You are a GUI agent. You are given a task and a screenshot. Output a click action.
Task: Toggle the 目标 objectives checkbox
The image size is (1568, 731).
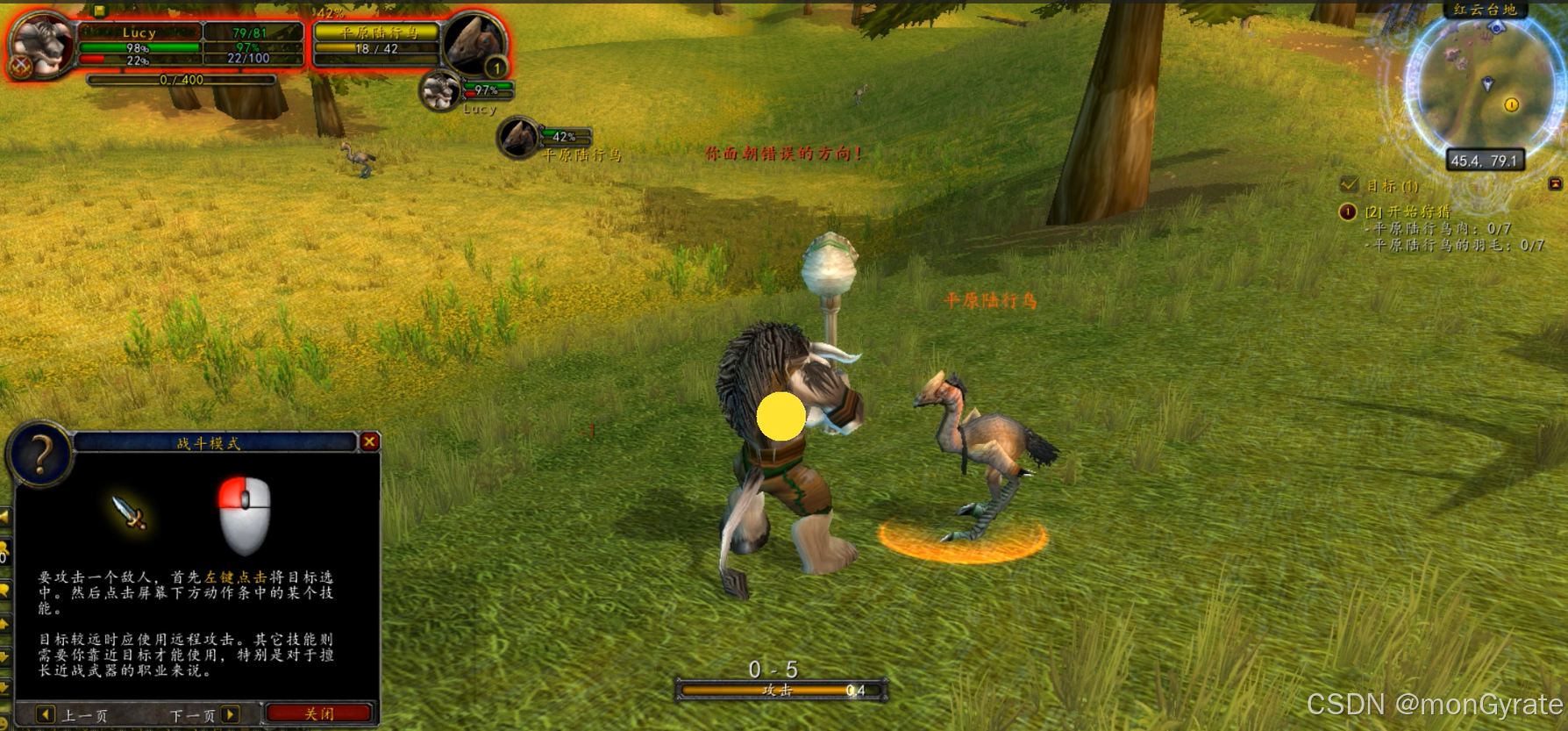click(1349, 185)
